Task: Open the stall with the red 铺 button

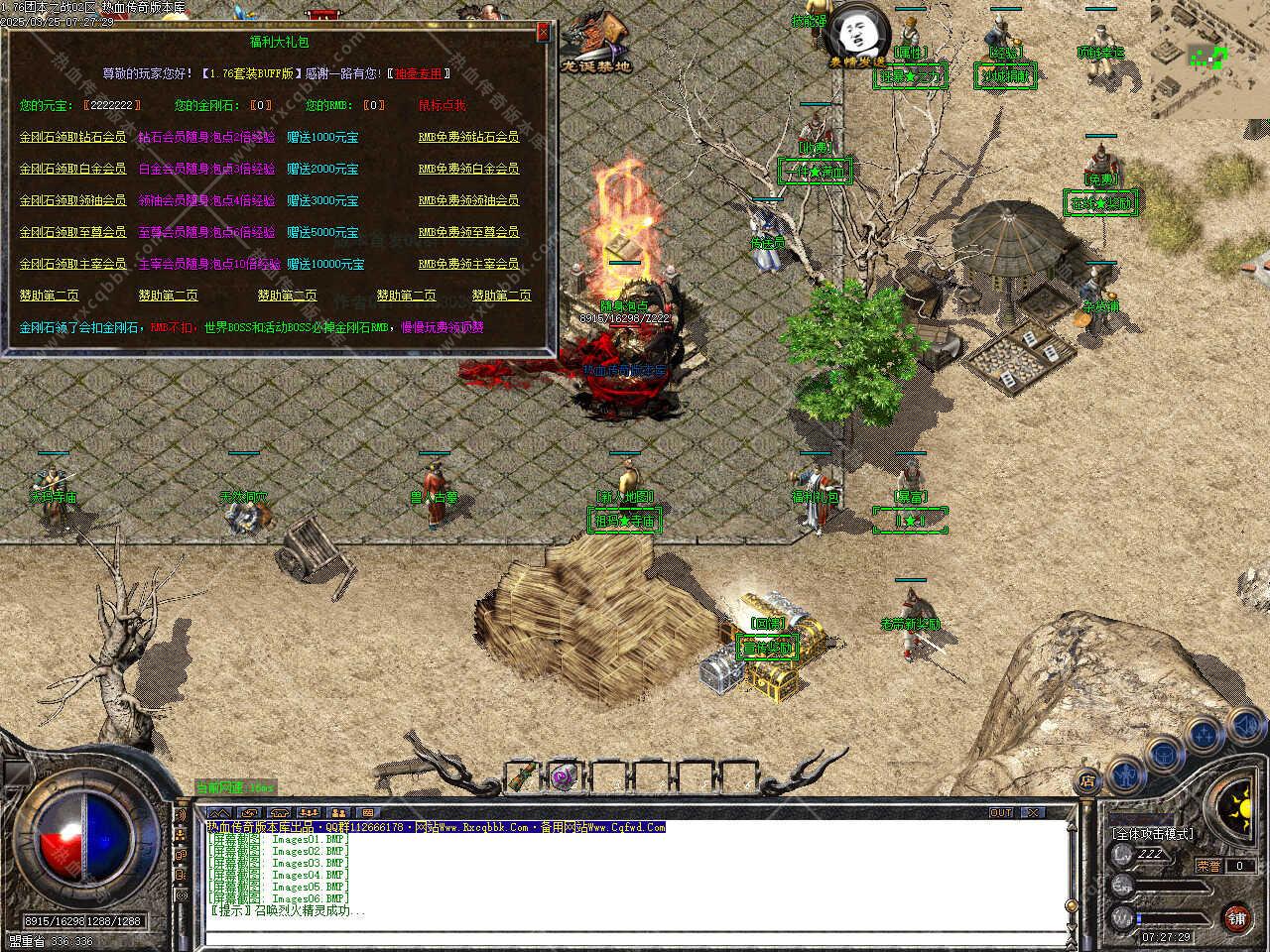Action: pos(1235,917)
